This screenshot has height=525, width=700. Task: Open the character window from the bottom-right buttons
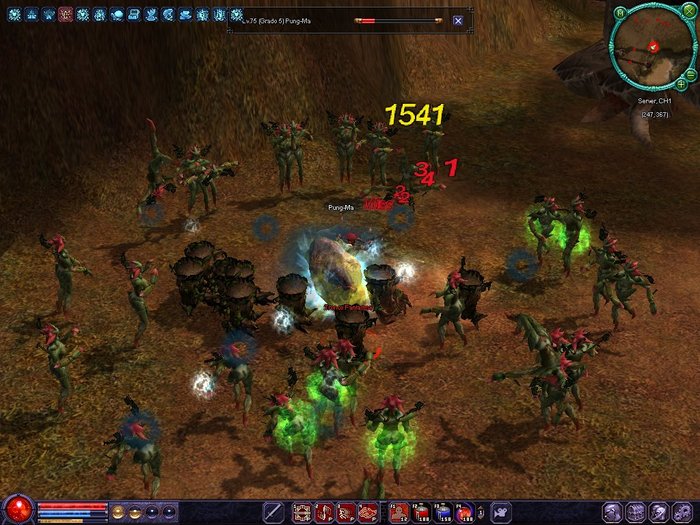pyautogui.click(x=611, y=512)
